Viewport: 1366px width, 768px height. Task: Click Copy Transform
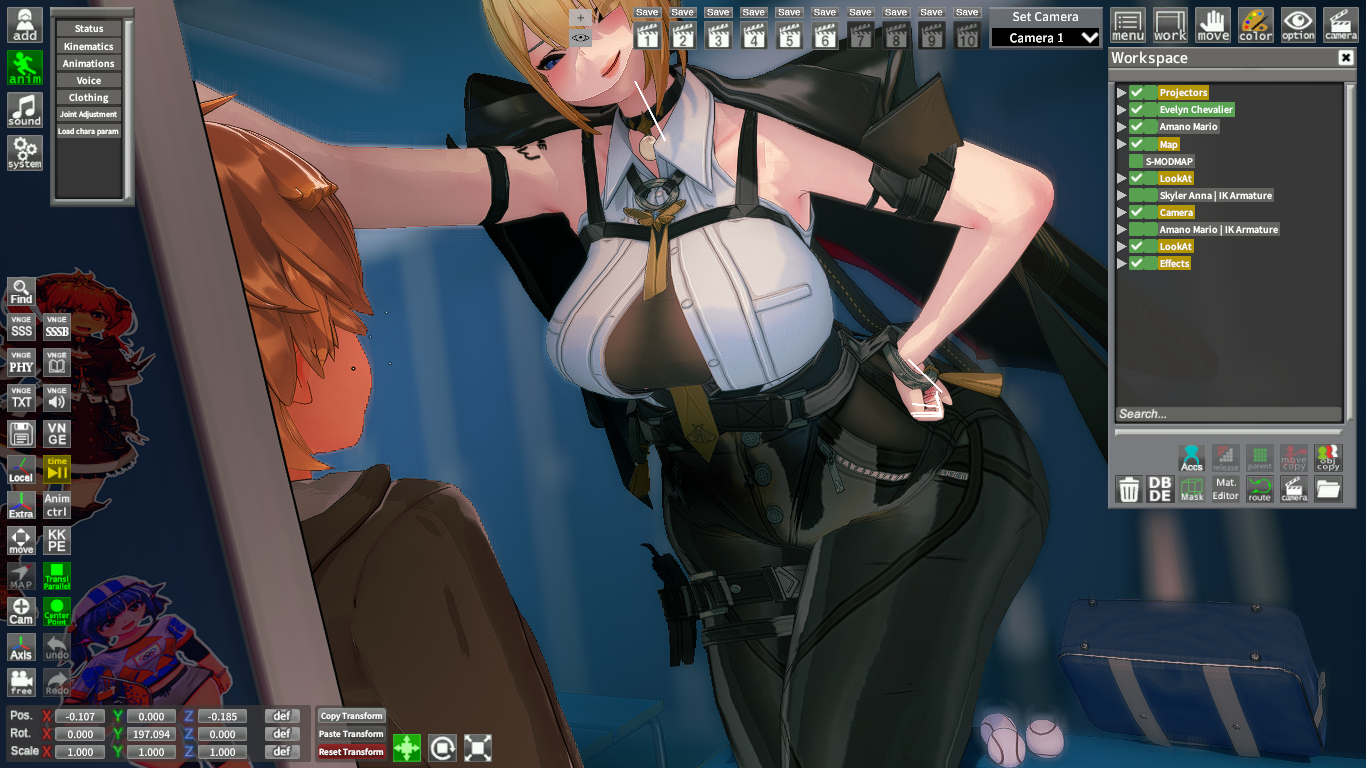[x=351, y=716]
